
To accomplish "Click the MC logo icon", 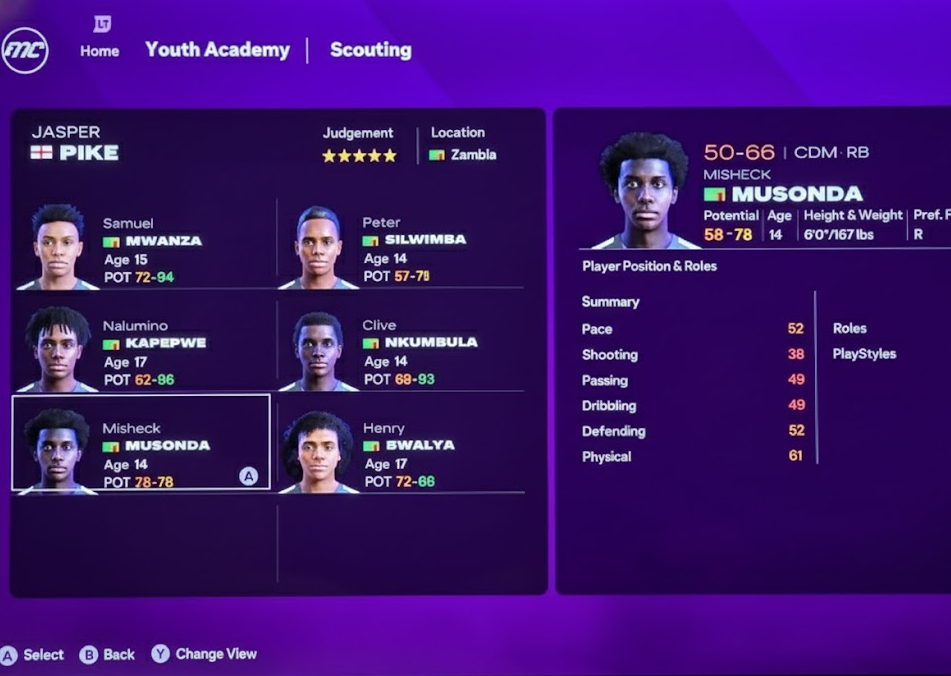I will click(x=25, y=50).
